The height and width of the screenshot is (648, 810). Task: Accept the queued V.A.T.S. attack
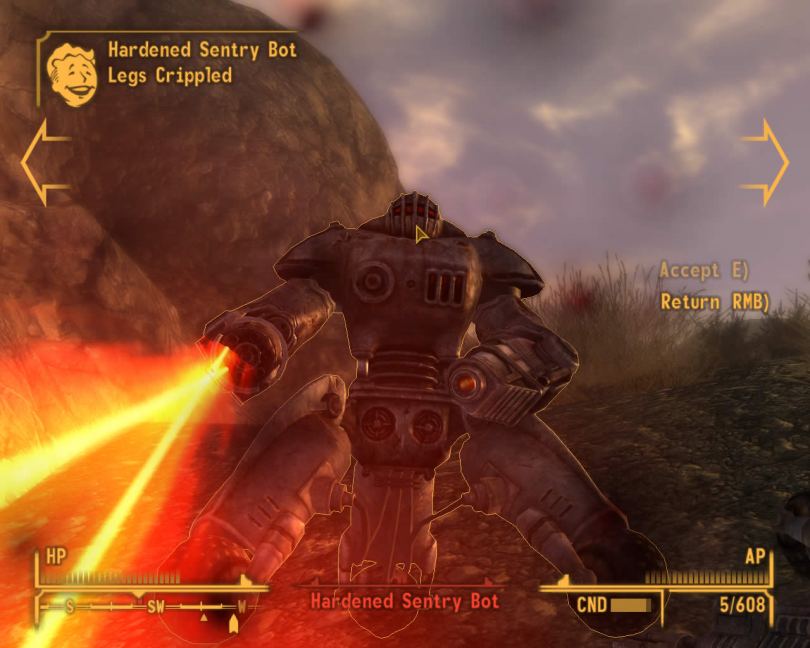(x=704, y=270)
